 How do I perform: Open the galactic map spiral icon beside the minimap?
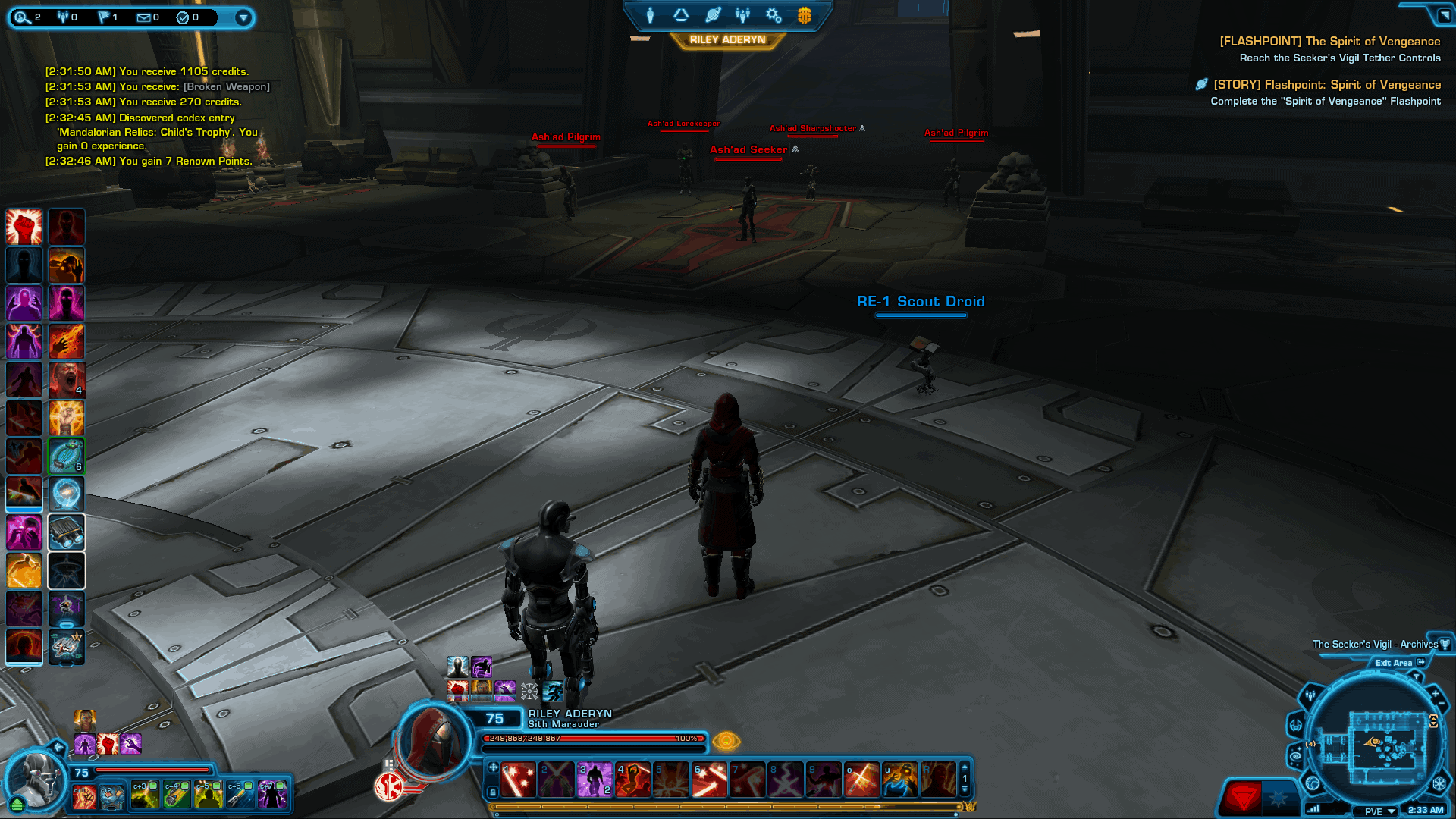point(1294,755)
